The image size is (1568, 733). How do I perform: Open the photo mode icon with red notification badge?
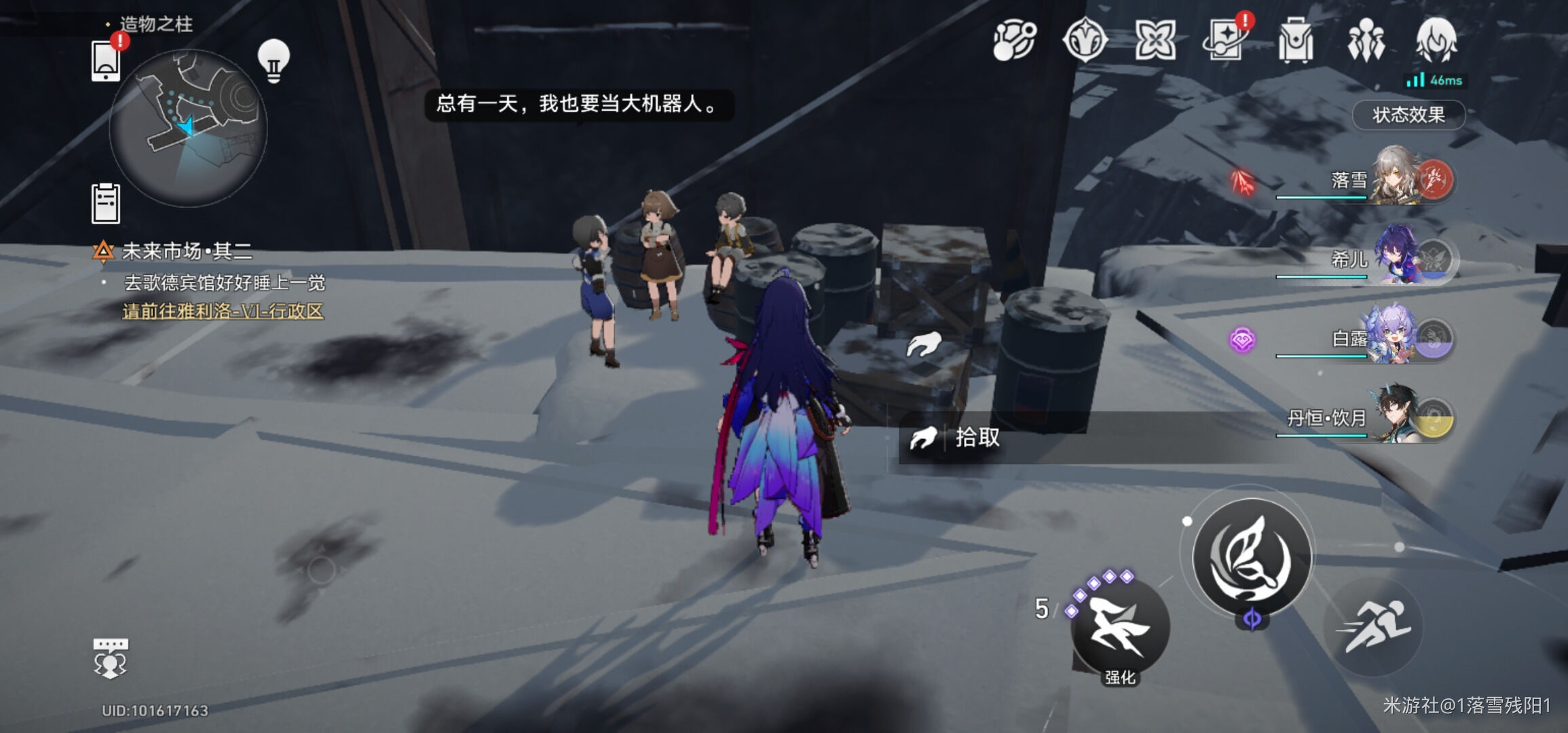click(x=1225, y=42)
